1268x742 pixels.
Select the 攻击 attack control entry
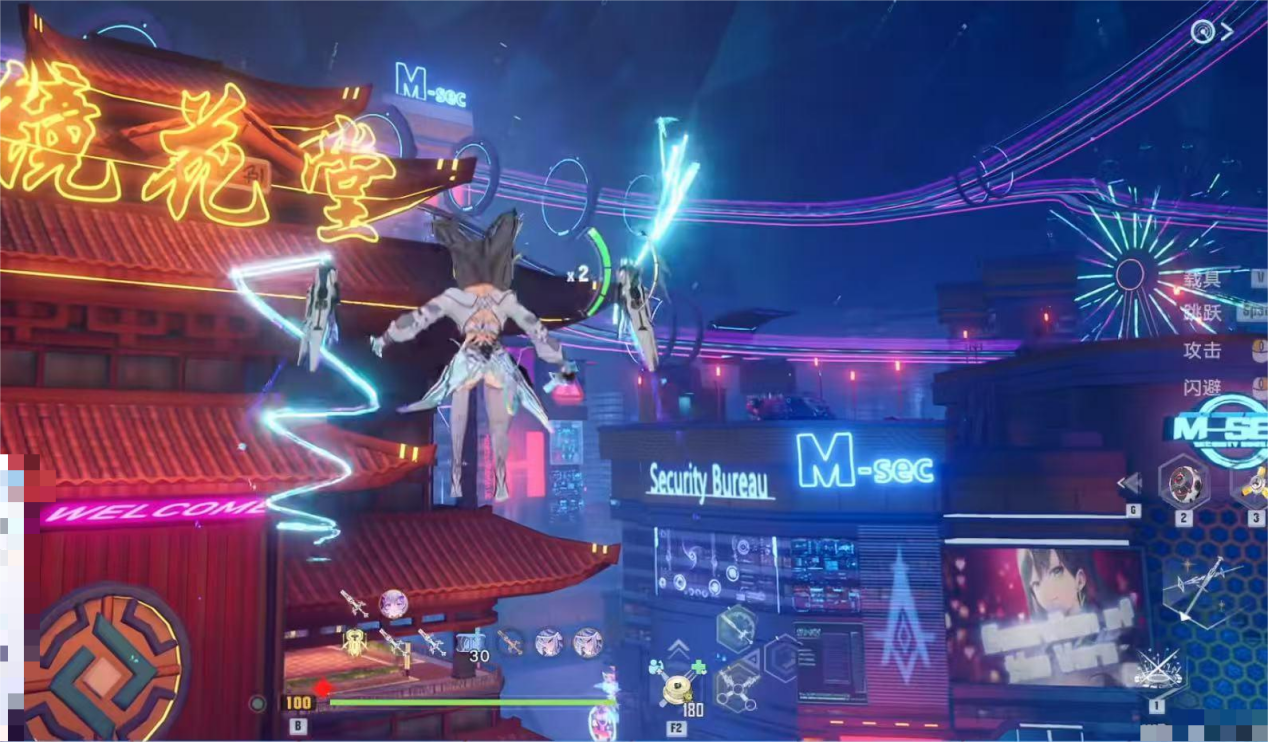click(1203, 350)
